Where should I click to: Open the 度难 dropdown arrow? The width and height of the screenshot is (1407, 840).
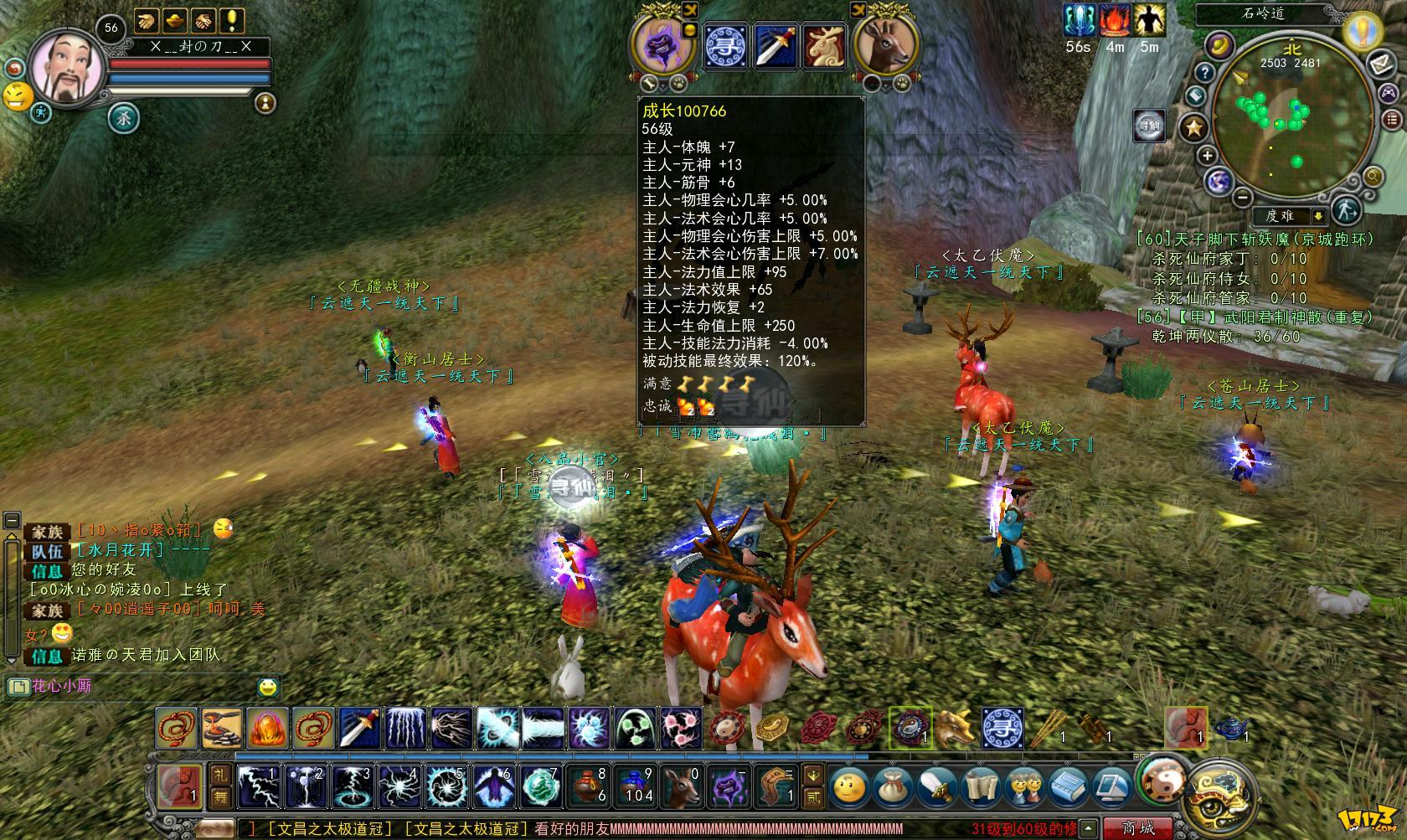[x=1317, y=216]
